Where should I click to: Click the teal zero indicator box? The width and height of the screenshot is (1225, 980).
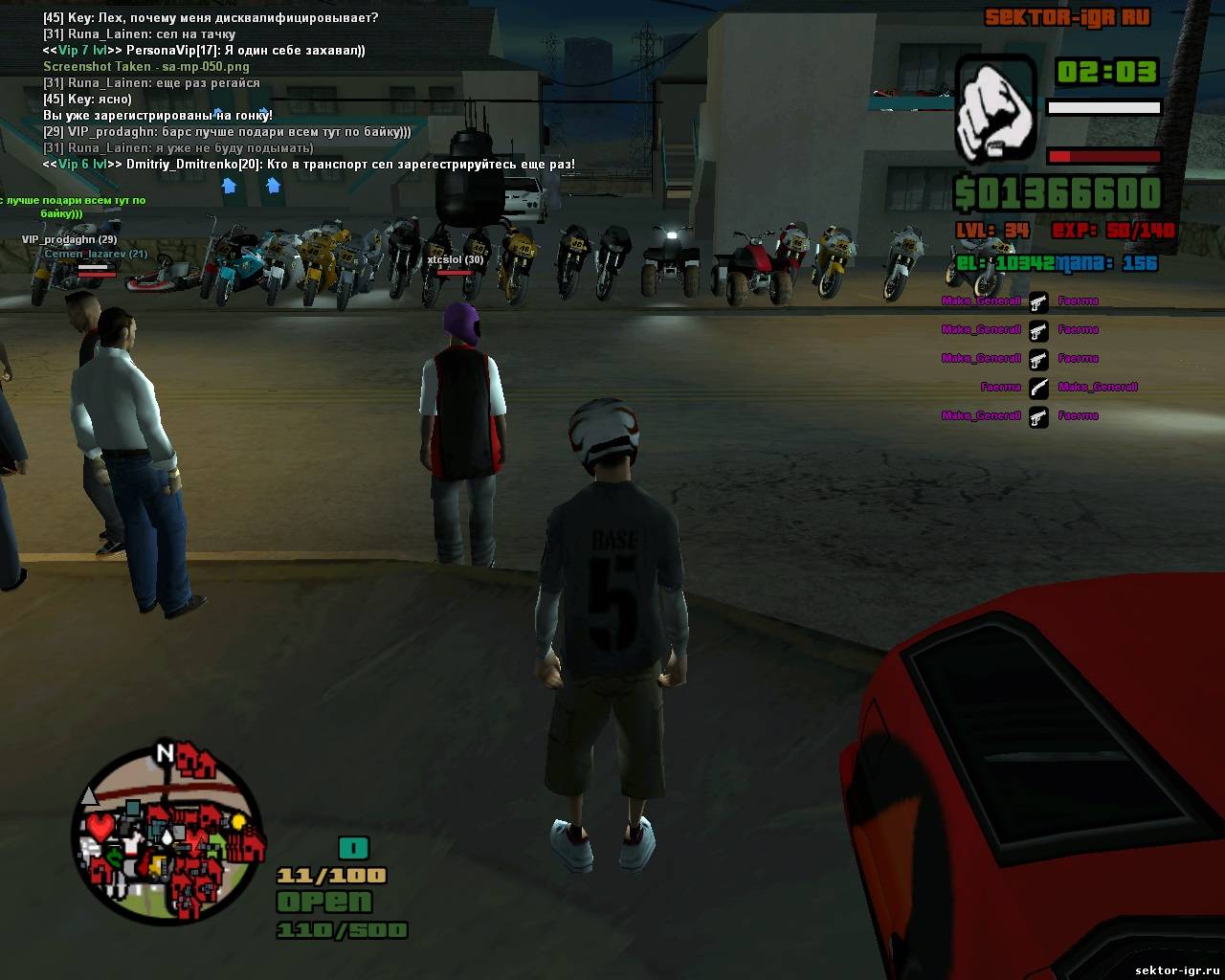(x=353, y=848)
